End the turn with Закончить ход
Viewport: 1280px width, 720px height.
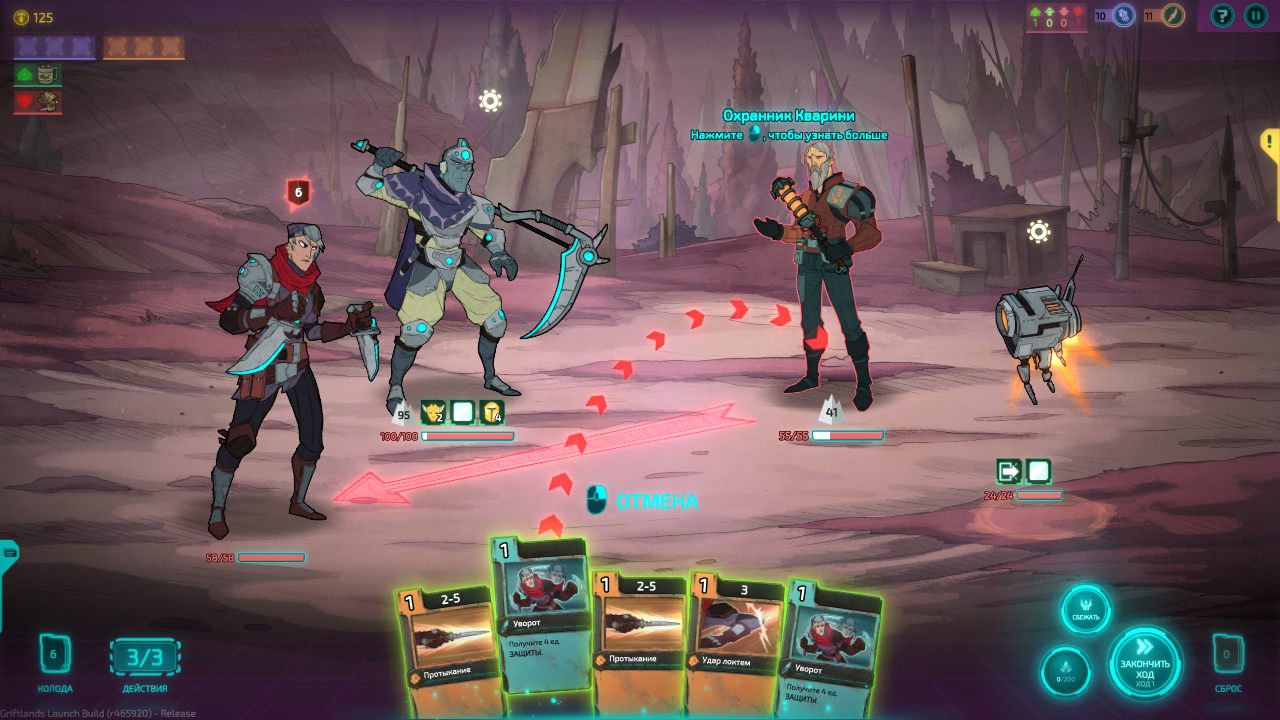[1145, 663]
